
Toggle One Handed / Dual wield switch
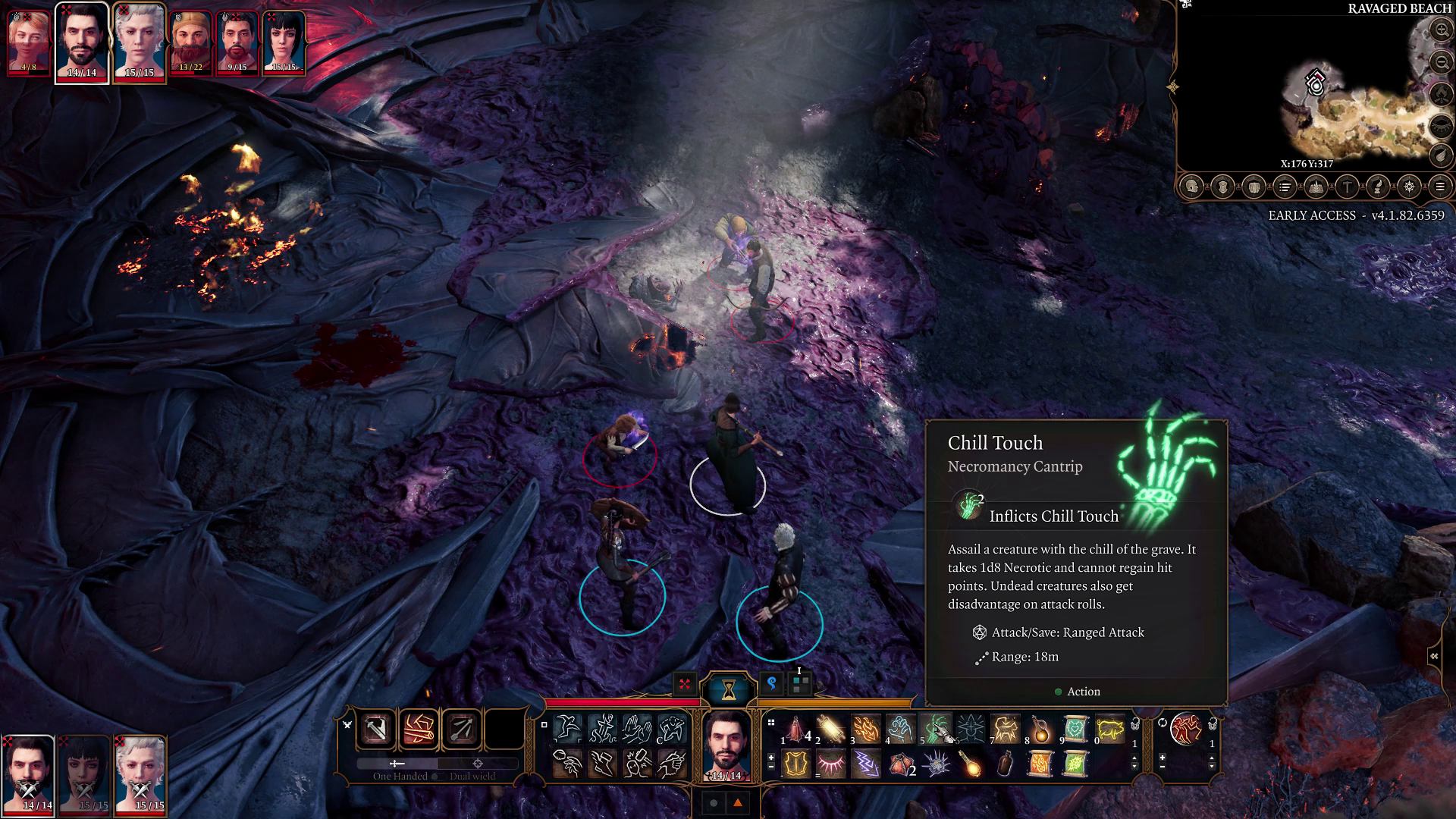[437, 764]
